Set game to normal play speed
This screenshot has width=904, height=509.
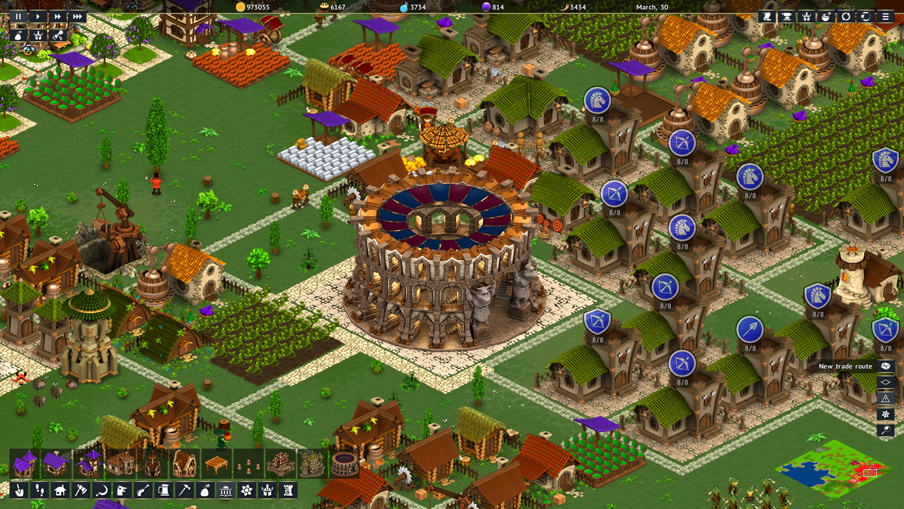(x=38, y=17)
